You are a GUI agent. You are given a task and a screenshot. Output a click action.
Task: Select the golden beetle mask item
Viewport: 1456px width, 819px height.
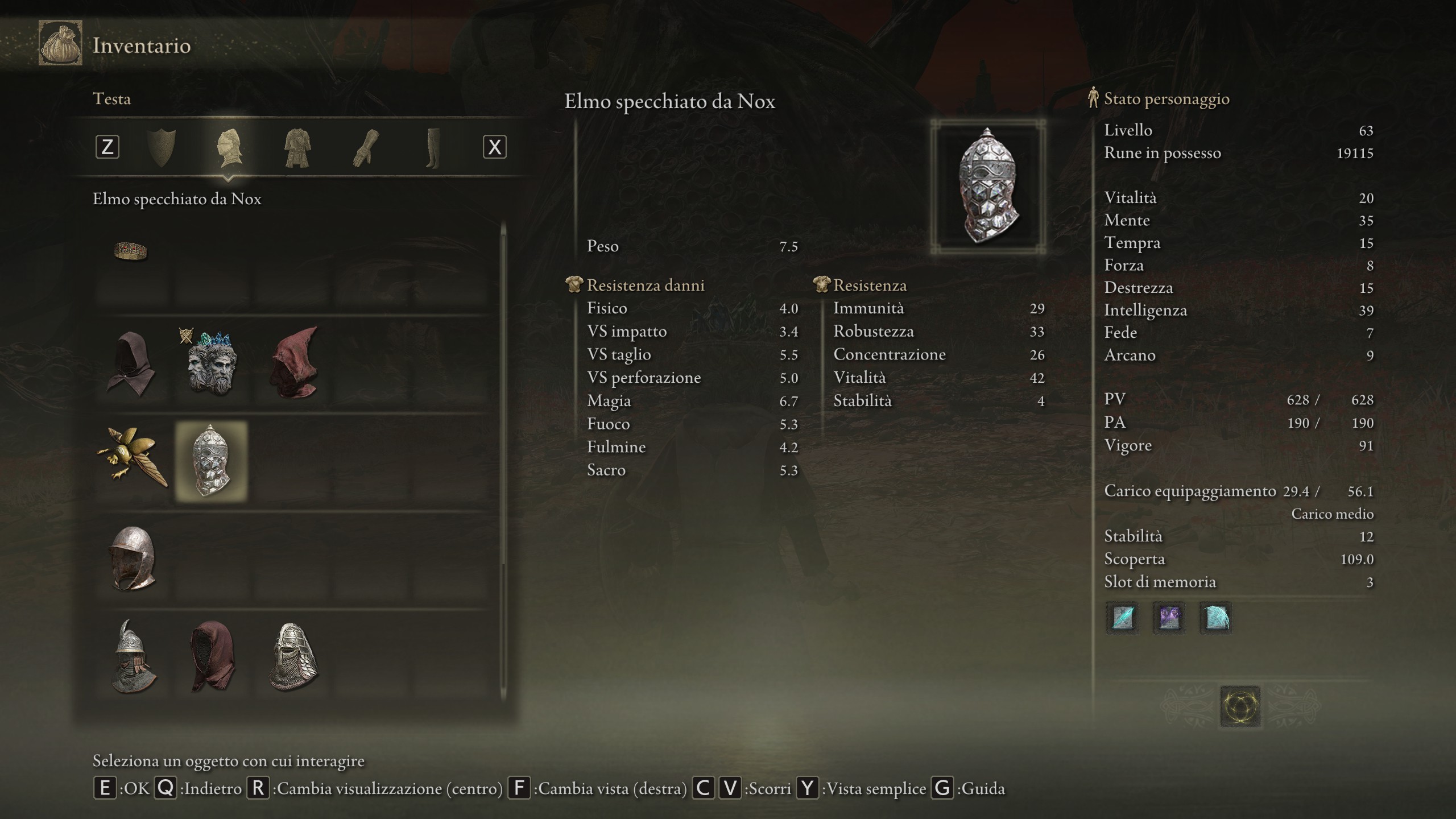[132, 460]
